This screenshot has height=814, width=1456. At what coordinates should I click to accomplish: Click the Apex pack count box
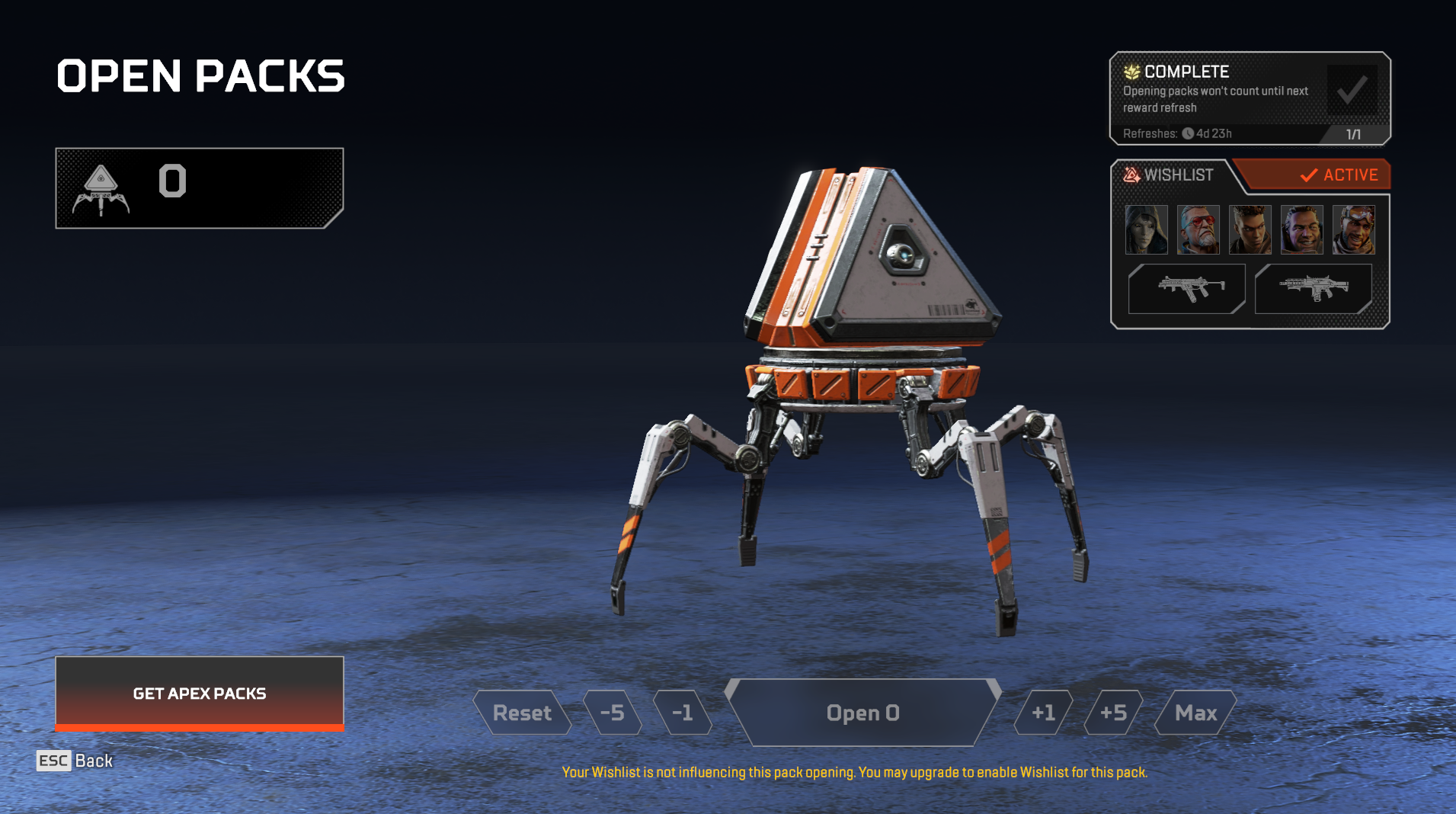coord(200,187)
